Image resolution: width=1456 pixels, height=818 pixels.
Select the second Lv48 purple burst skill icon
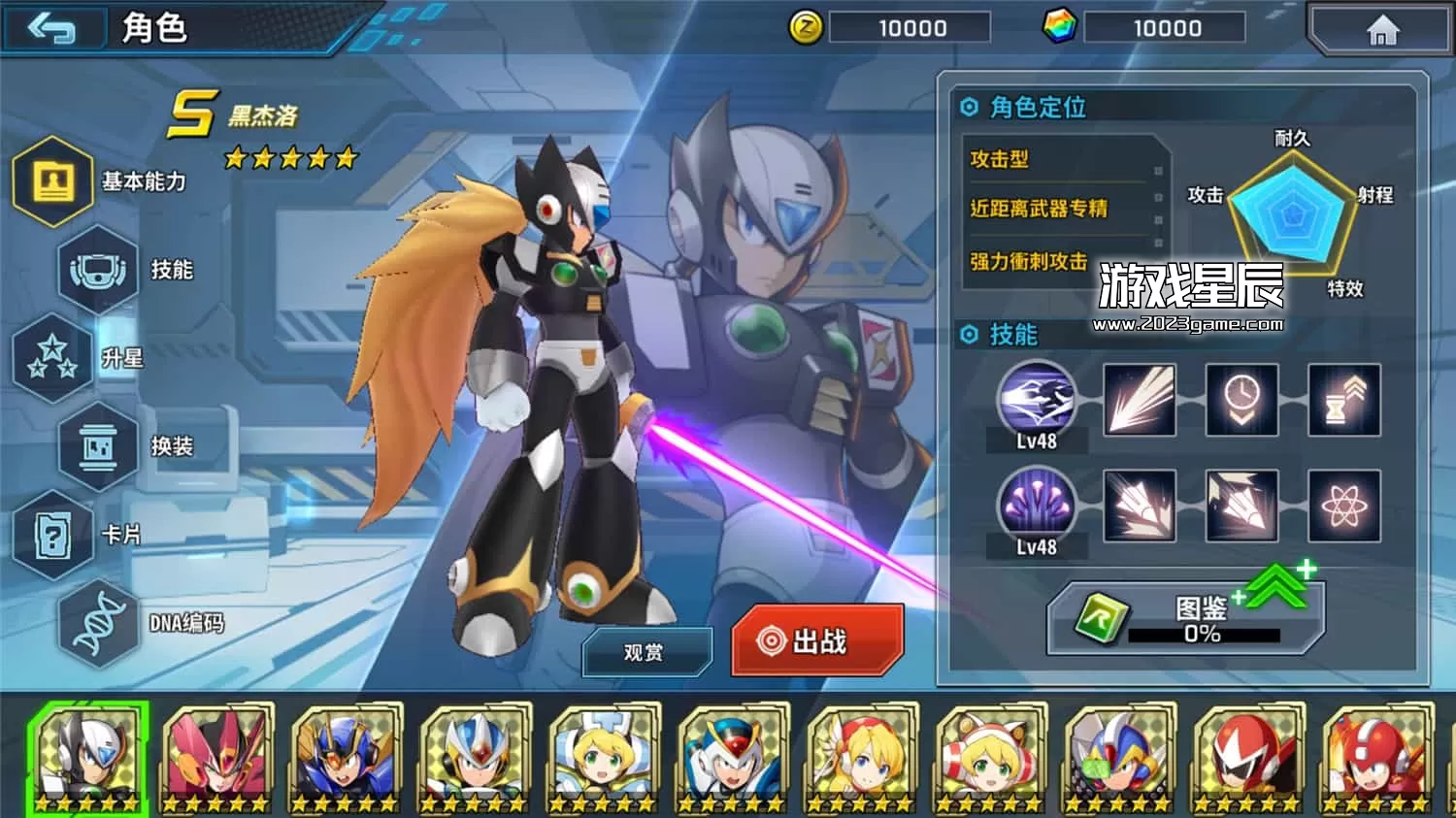pyautogui.click(x=1036, y=505)
